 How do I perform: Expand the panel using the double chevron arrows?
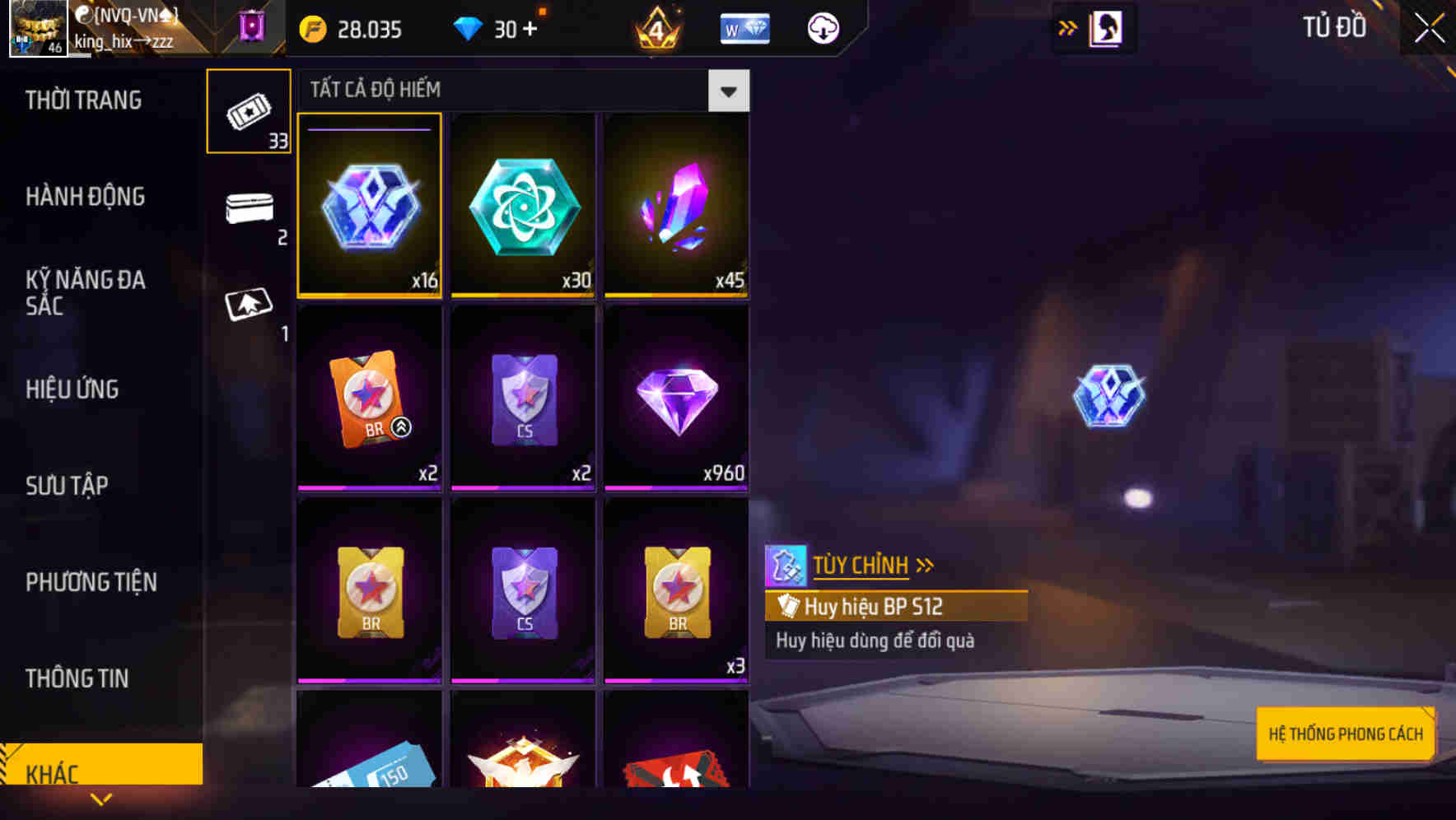1067,26
